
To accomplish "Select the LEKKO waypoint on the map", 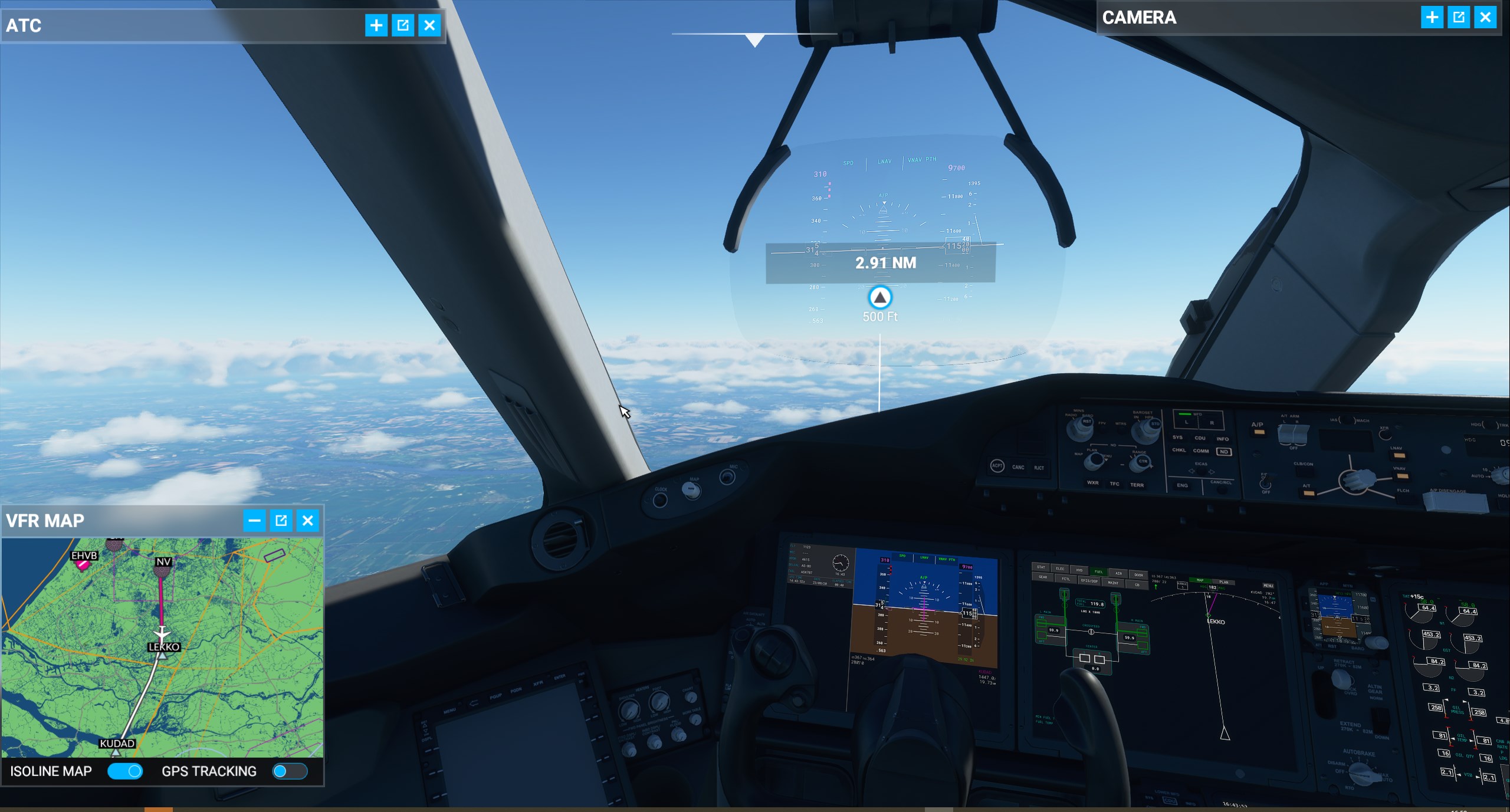I will [x=162, y=655].
